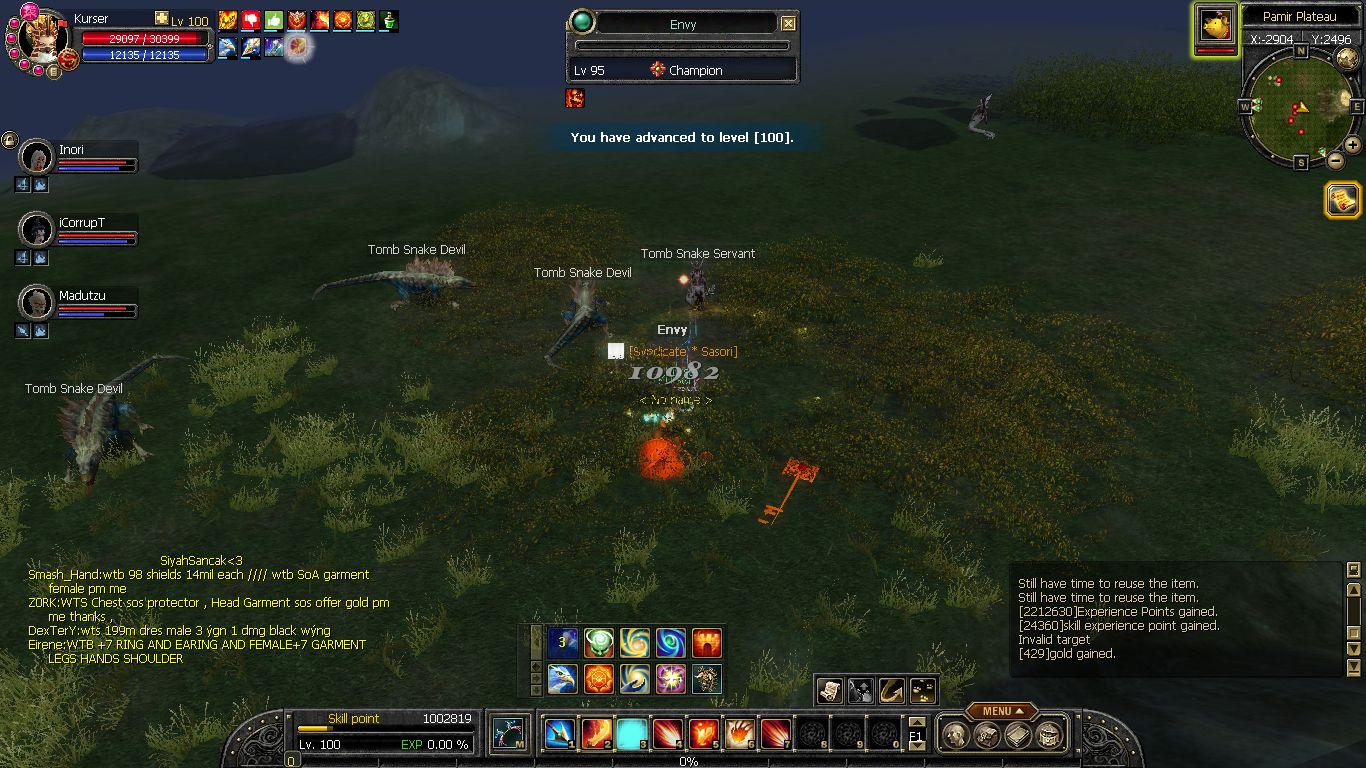
Task: Zoom out the minimap with minus button
Action: pyautogui.click(x=1335, y=159)
